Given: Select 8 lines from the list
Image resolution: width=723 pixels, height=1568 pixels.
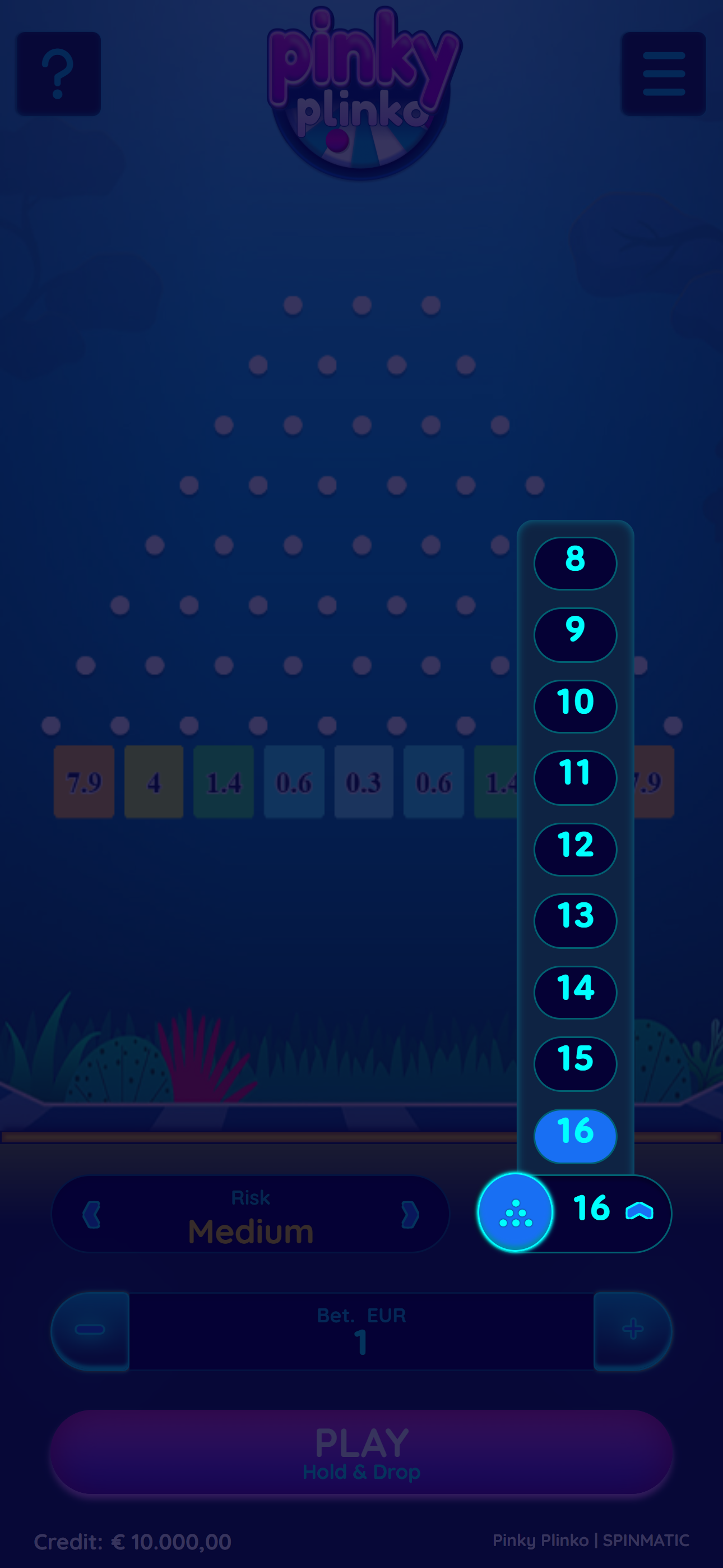Looking at the screenshot, I should click(x=574, y=562).
